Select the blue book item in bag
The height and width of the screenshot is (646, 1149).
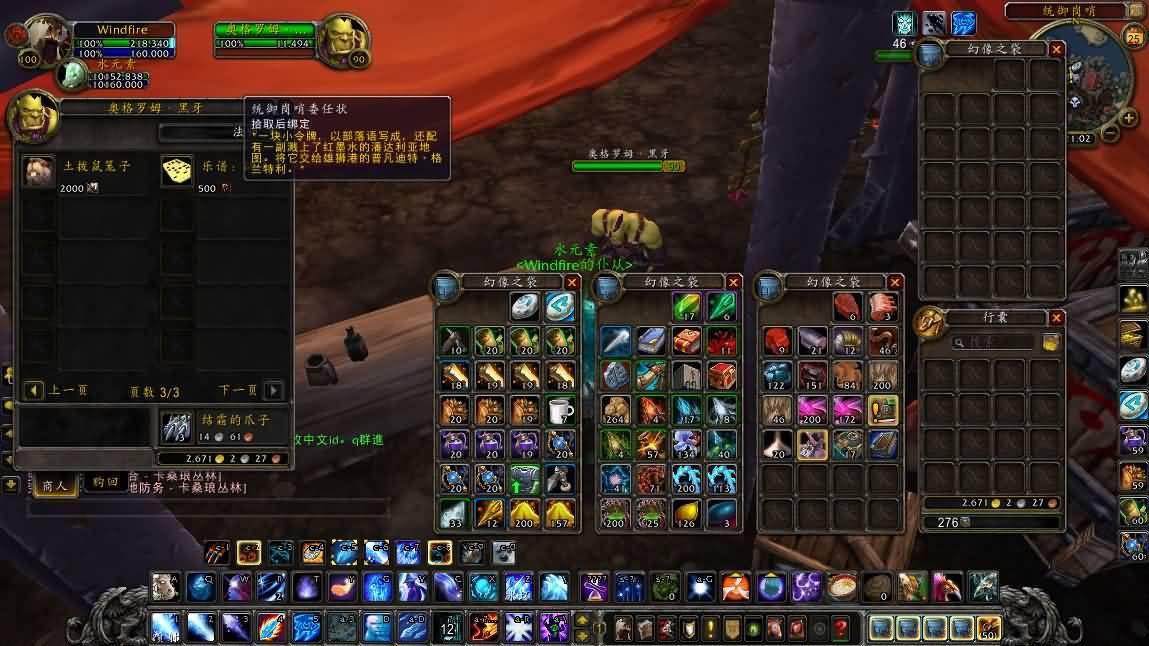tap(651, 342)
